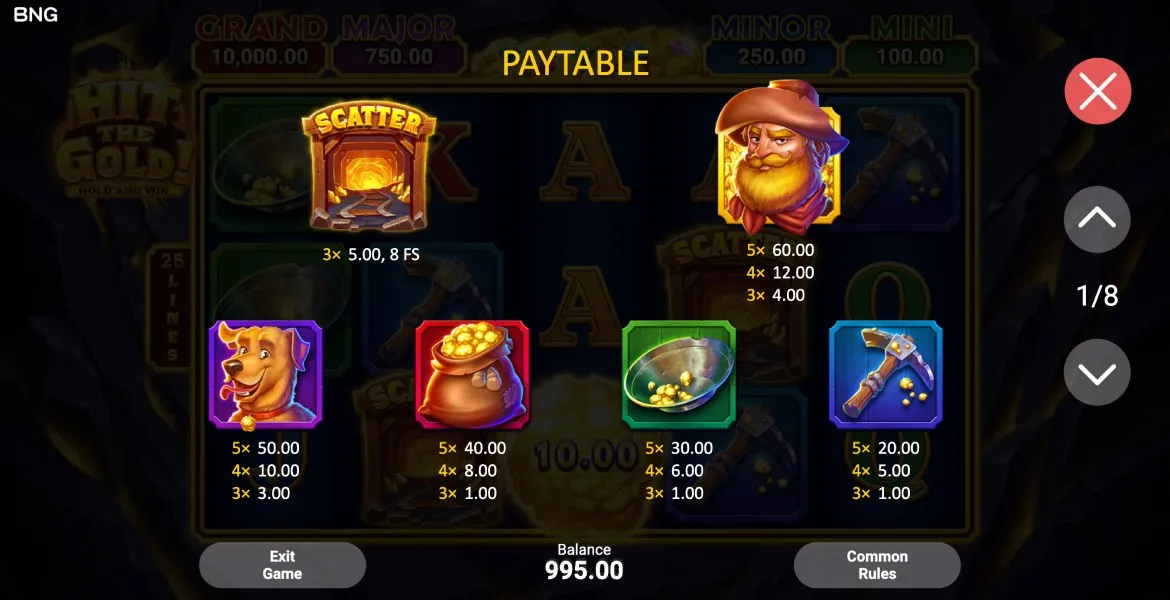The width and height of the screenshot is (1170, 600).
Task: Close the paytable with the red X
Action: point(1097,92)
